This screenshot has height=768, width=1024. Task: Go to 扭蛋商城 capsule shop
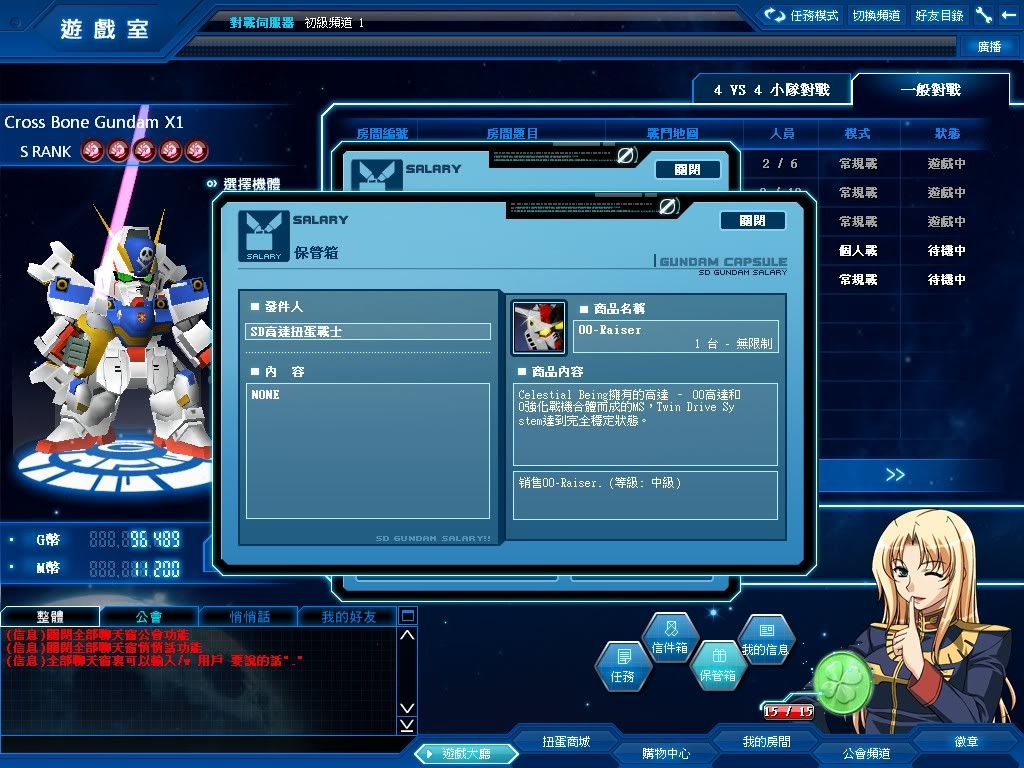[566, 742]
